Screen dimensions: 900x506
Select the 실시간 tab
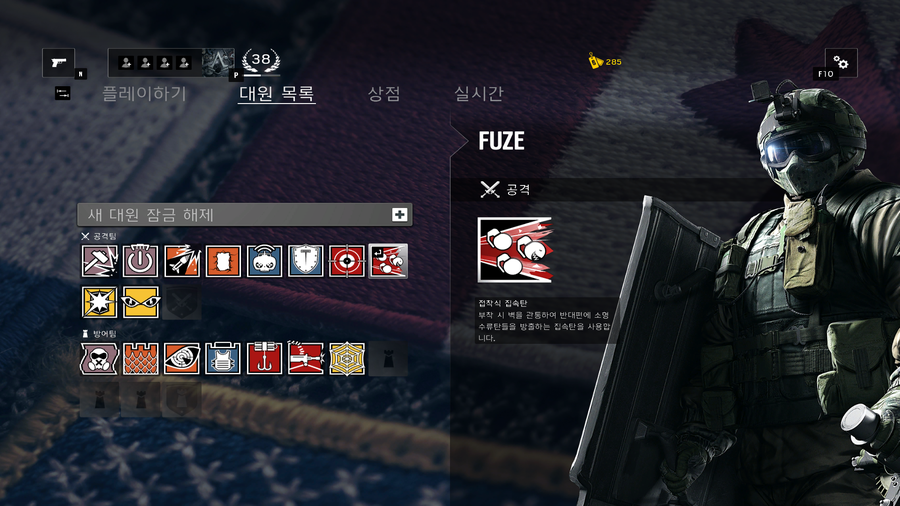tap(479, 94)
